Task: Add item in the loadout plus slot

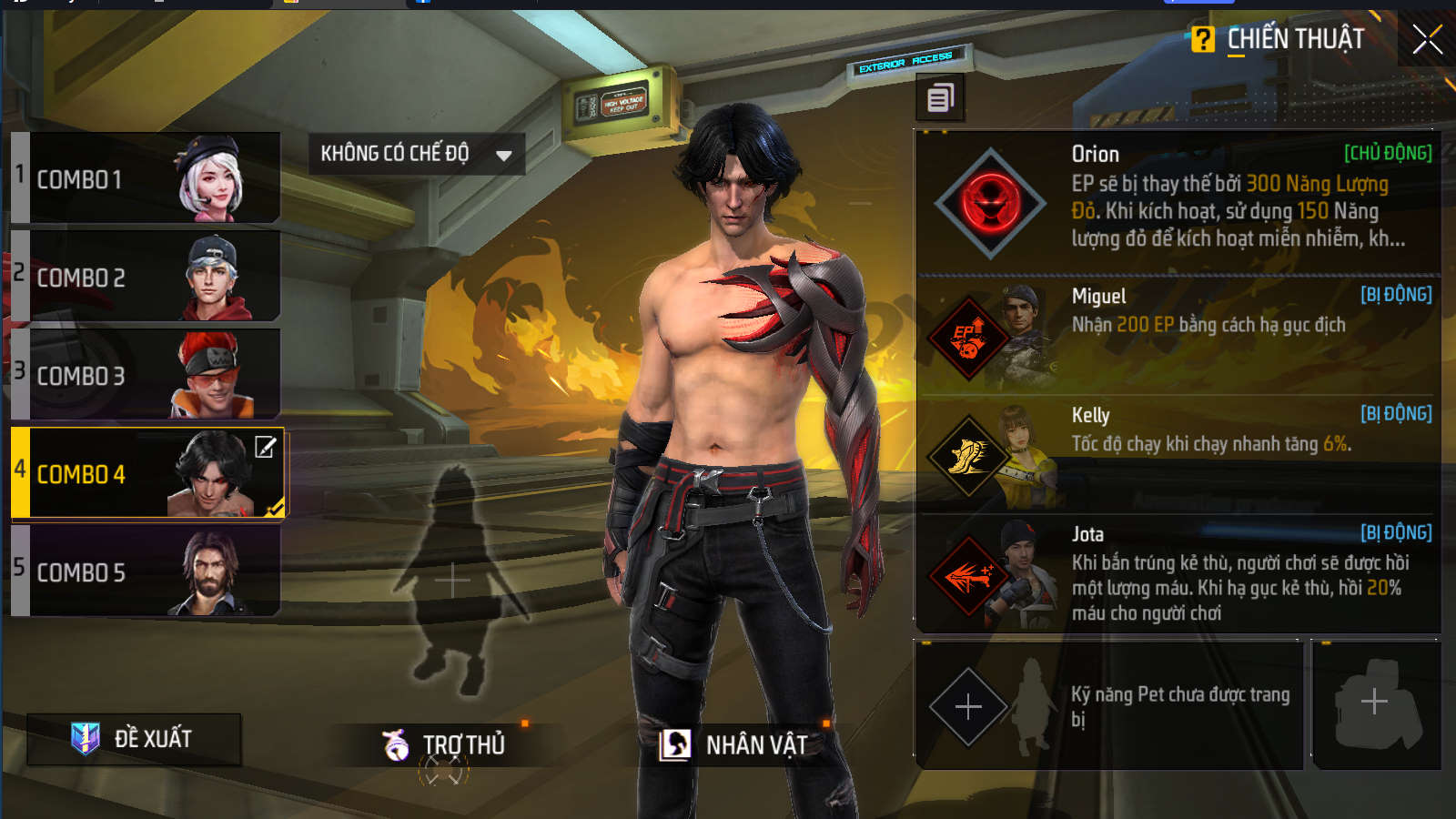Action: [1374, 703]
